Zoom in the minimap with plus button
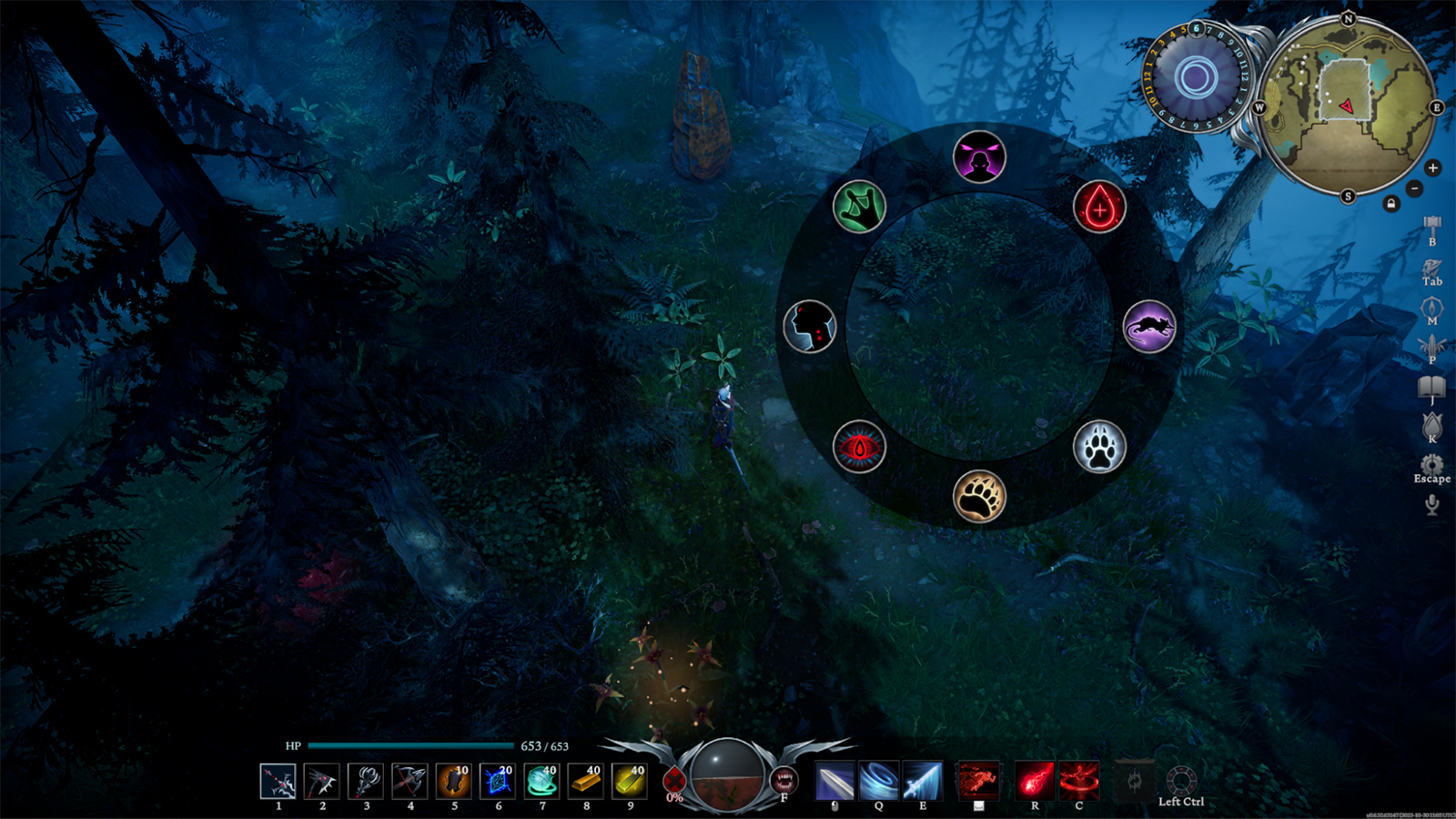 [1432, 167]
